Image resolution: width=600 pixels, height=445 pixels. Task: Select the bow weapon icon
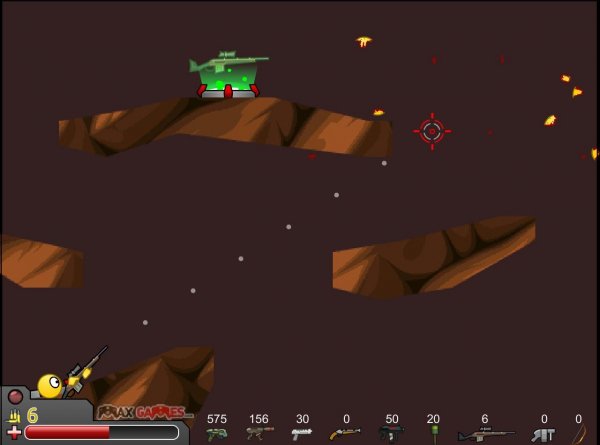pyautogui.click(x=579, y=434)
